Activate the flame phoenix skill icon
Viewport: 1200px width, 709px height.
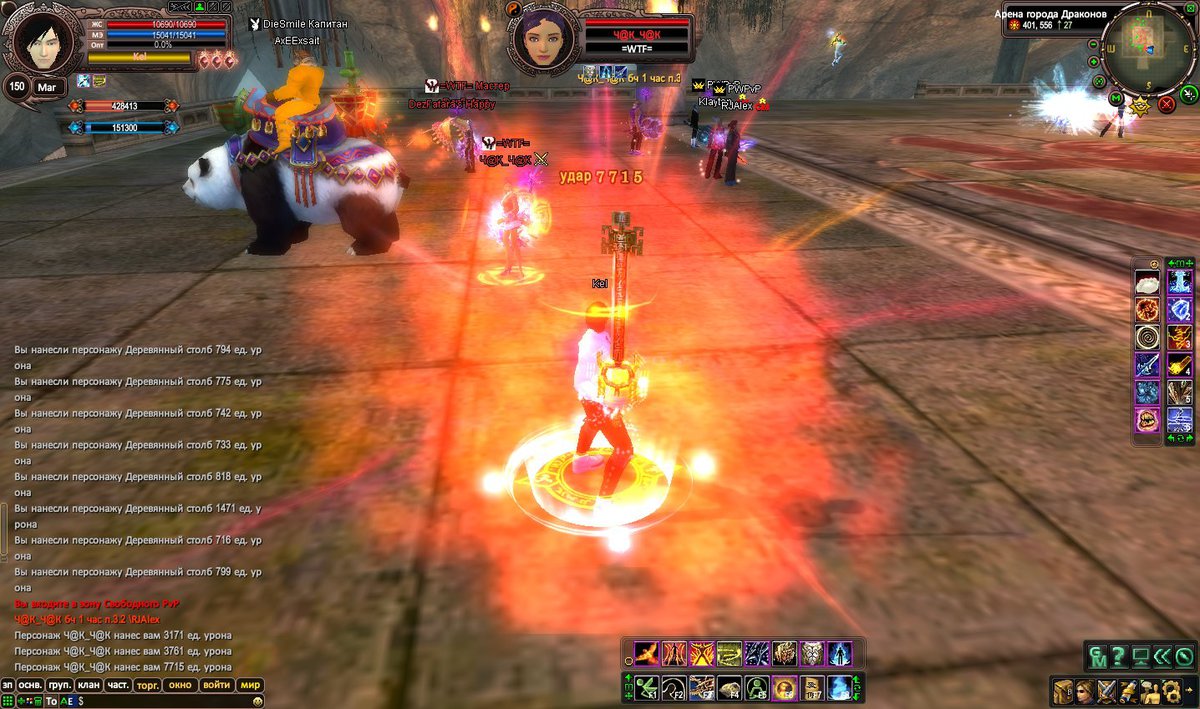[646, 654]
